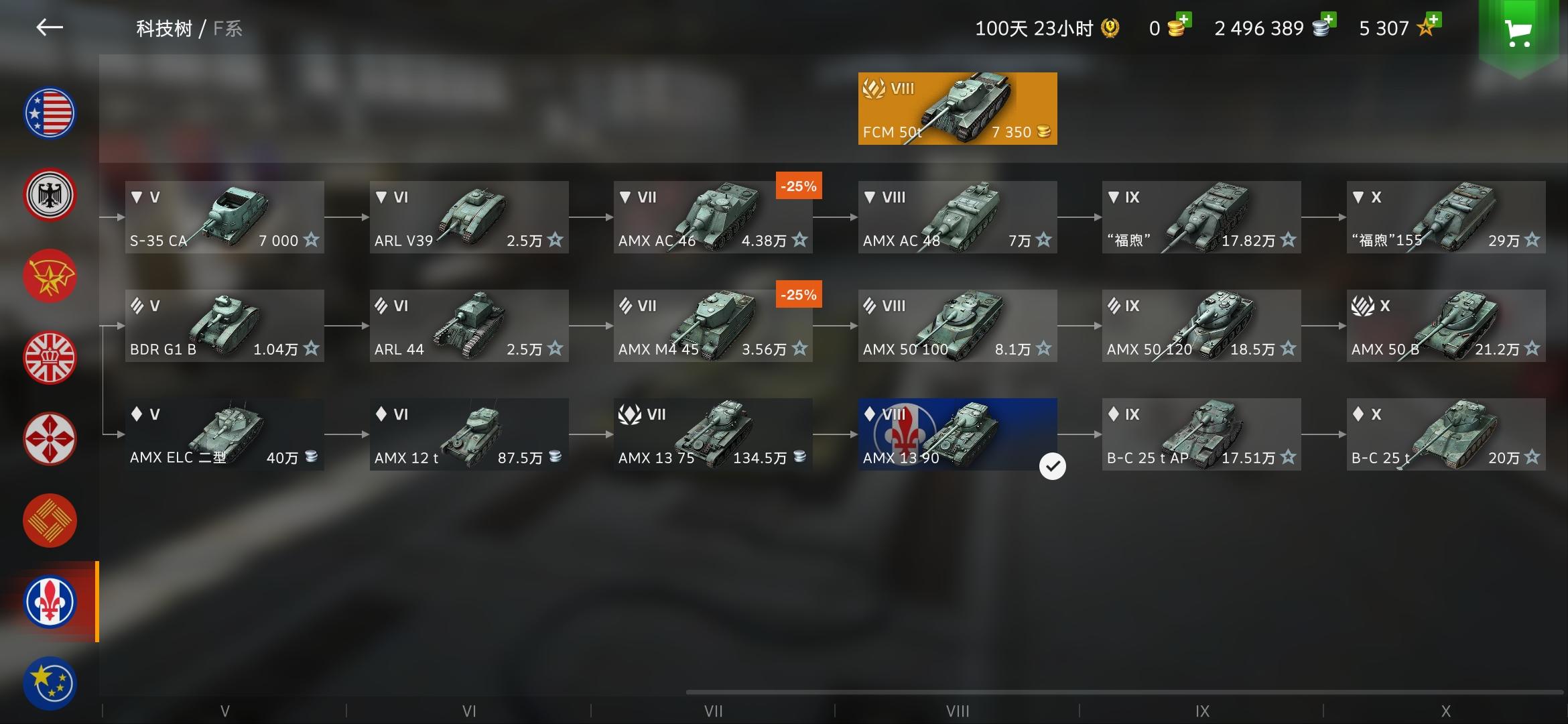Open the orange emblem nation tree

pyautogui.click(x=50, y=520)
